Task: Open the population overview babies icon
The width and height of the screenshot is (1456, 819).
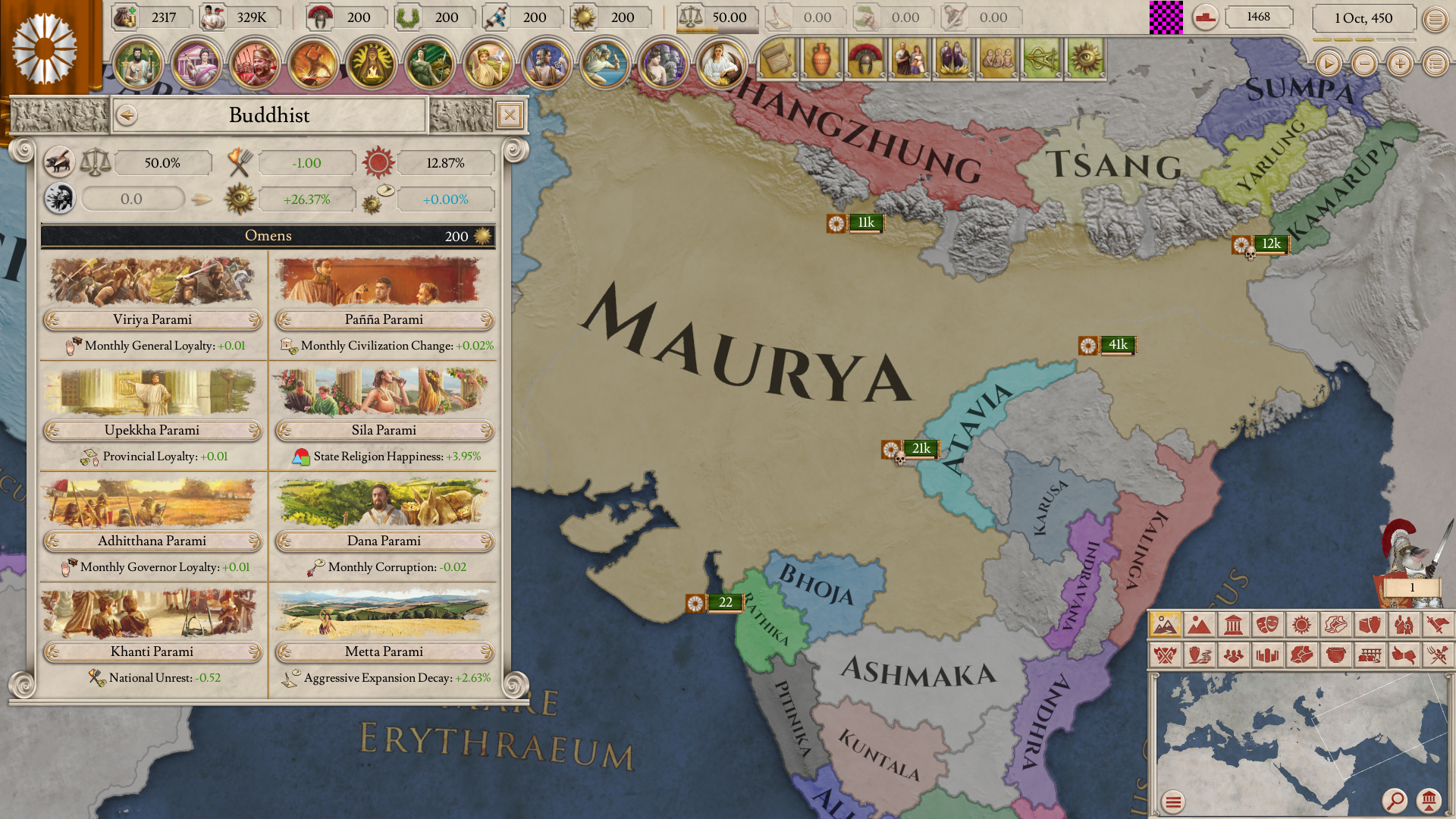Action: [999, 59]
